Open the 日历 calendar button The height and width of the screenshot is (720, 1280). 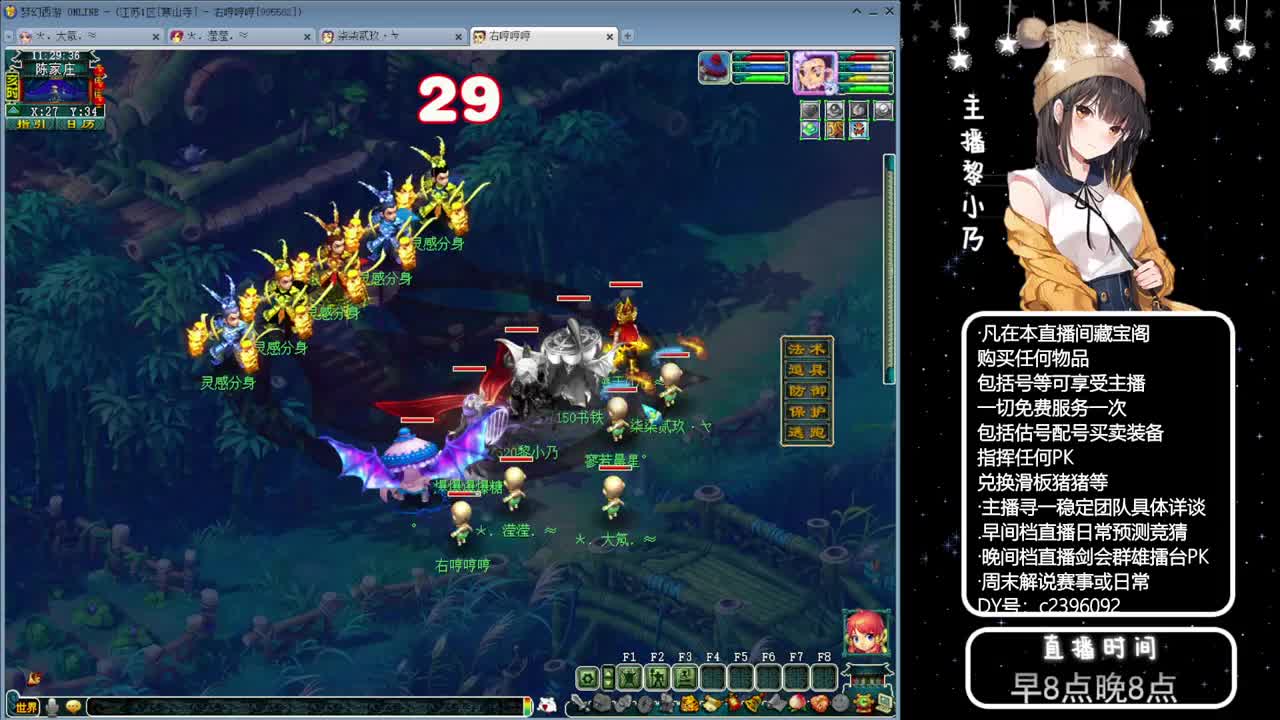(76, 125)
